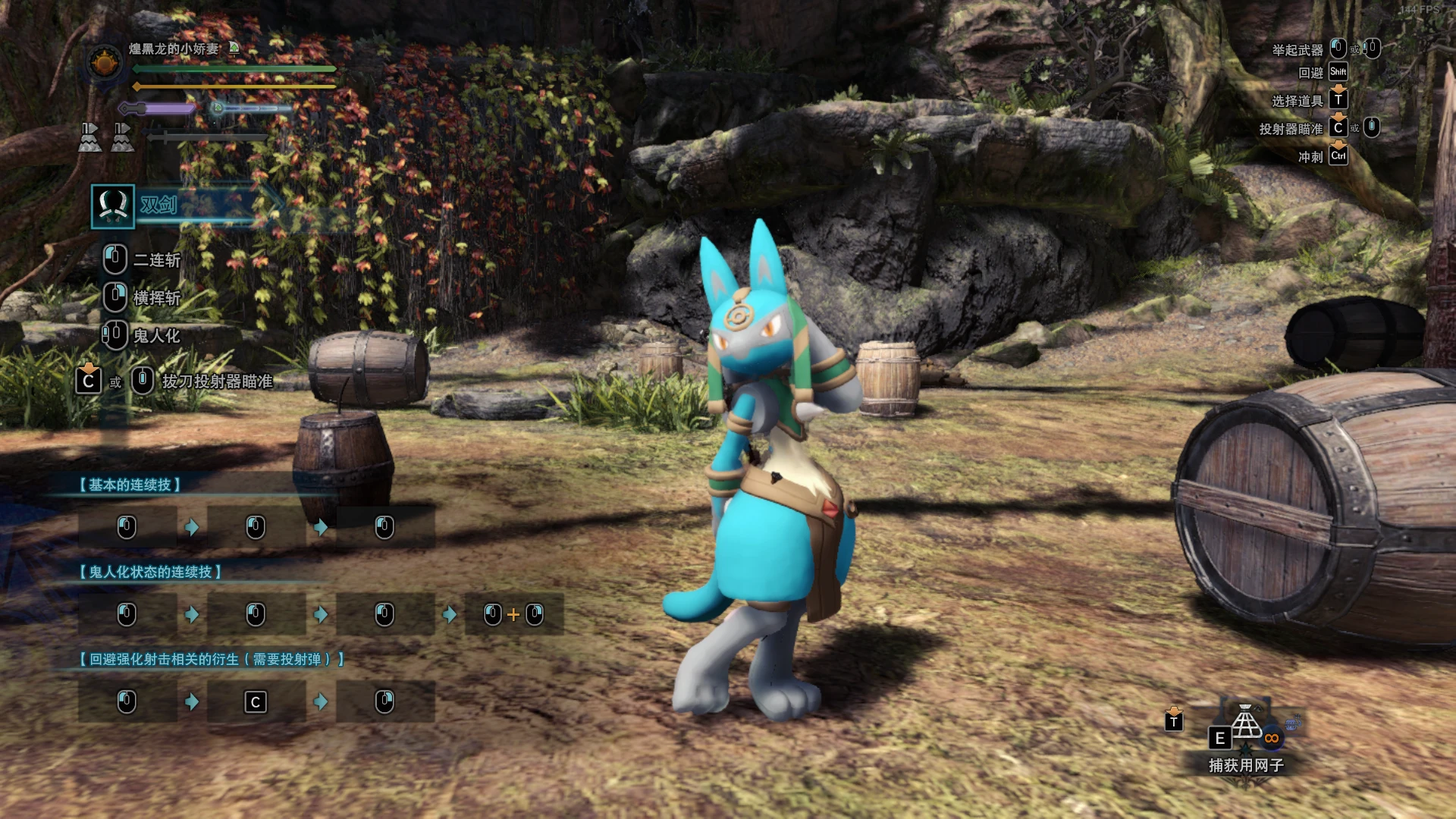Click the hunter emblem beside the player name
This screenshot has height=819, width=1456.
(x=105, y=63)
